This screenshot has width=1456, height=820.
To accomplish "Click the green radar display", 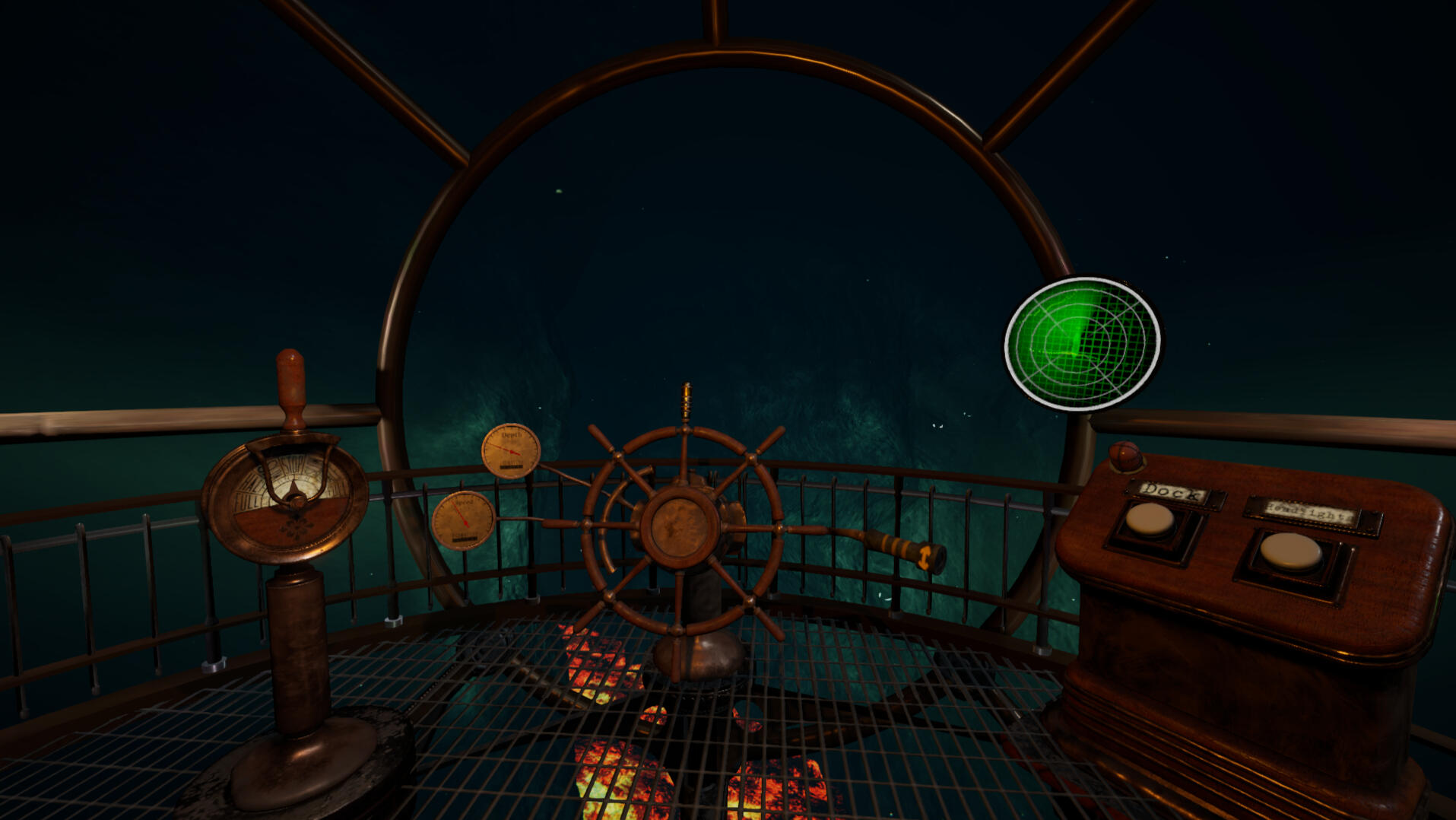I will click(x=1082, y=344).
